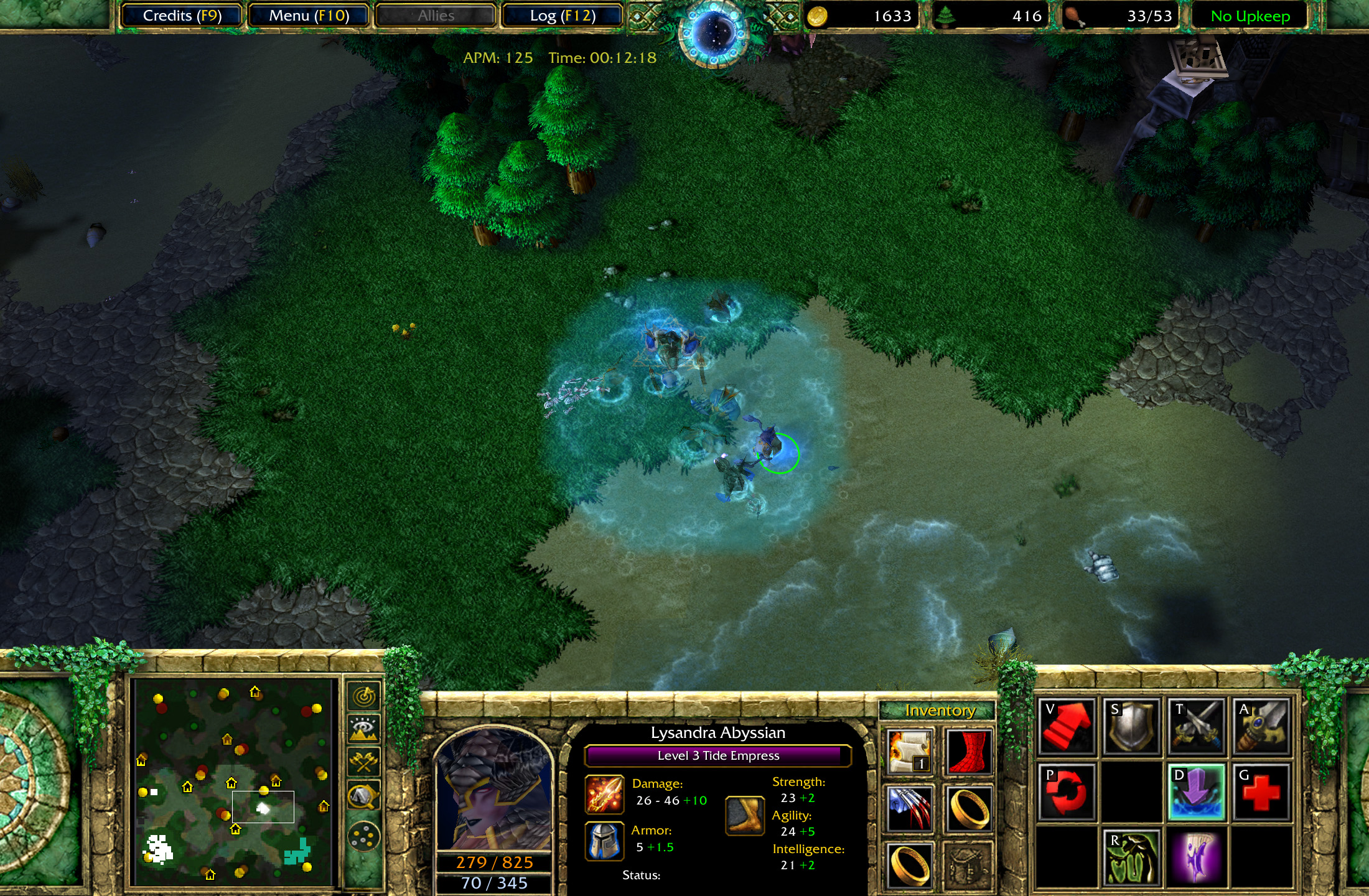Open the game Menu (F10)

tap(309, 16)
